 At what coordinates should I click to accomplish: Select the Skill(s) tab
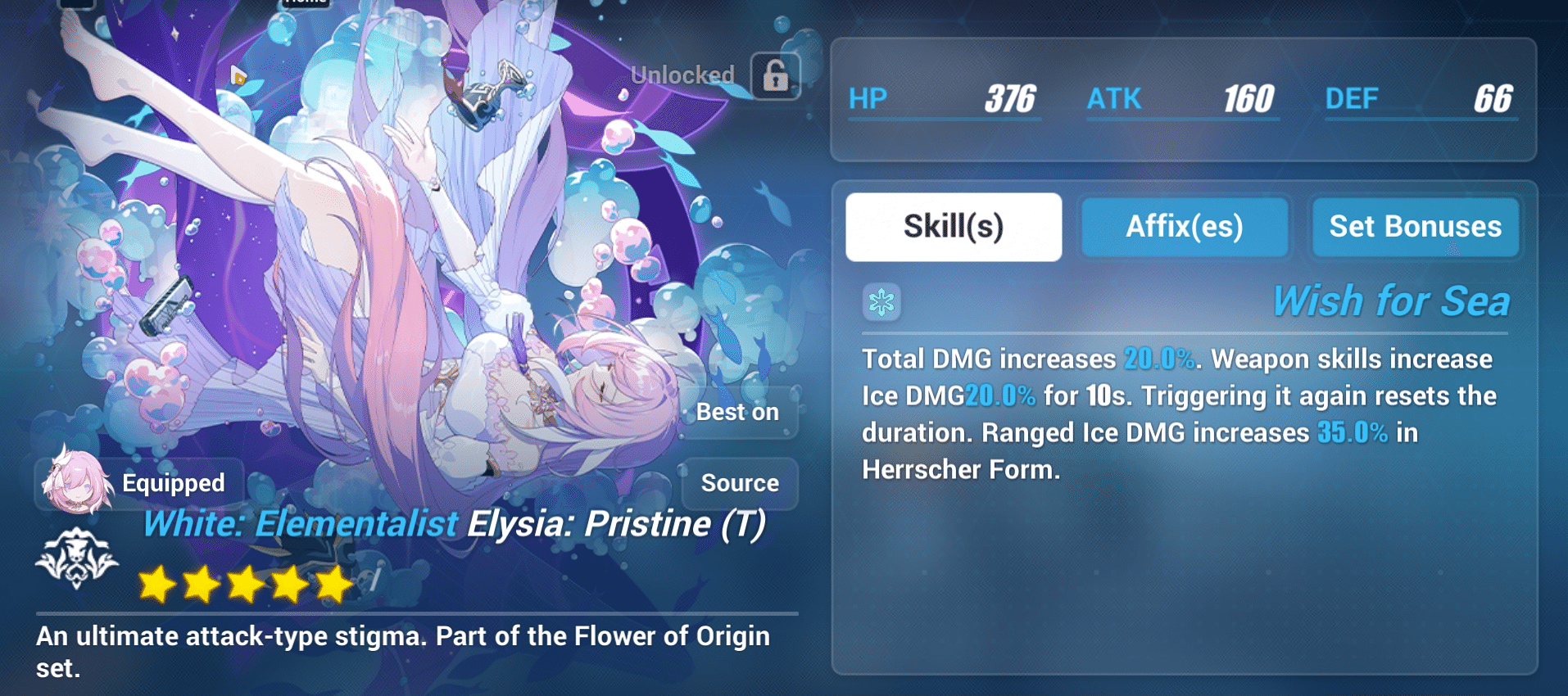pos(954,227)
